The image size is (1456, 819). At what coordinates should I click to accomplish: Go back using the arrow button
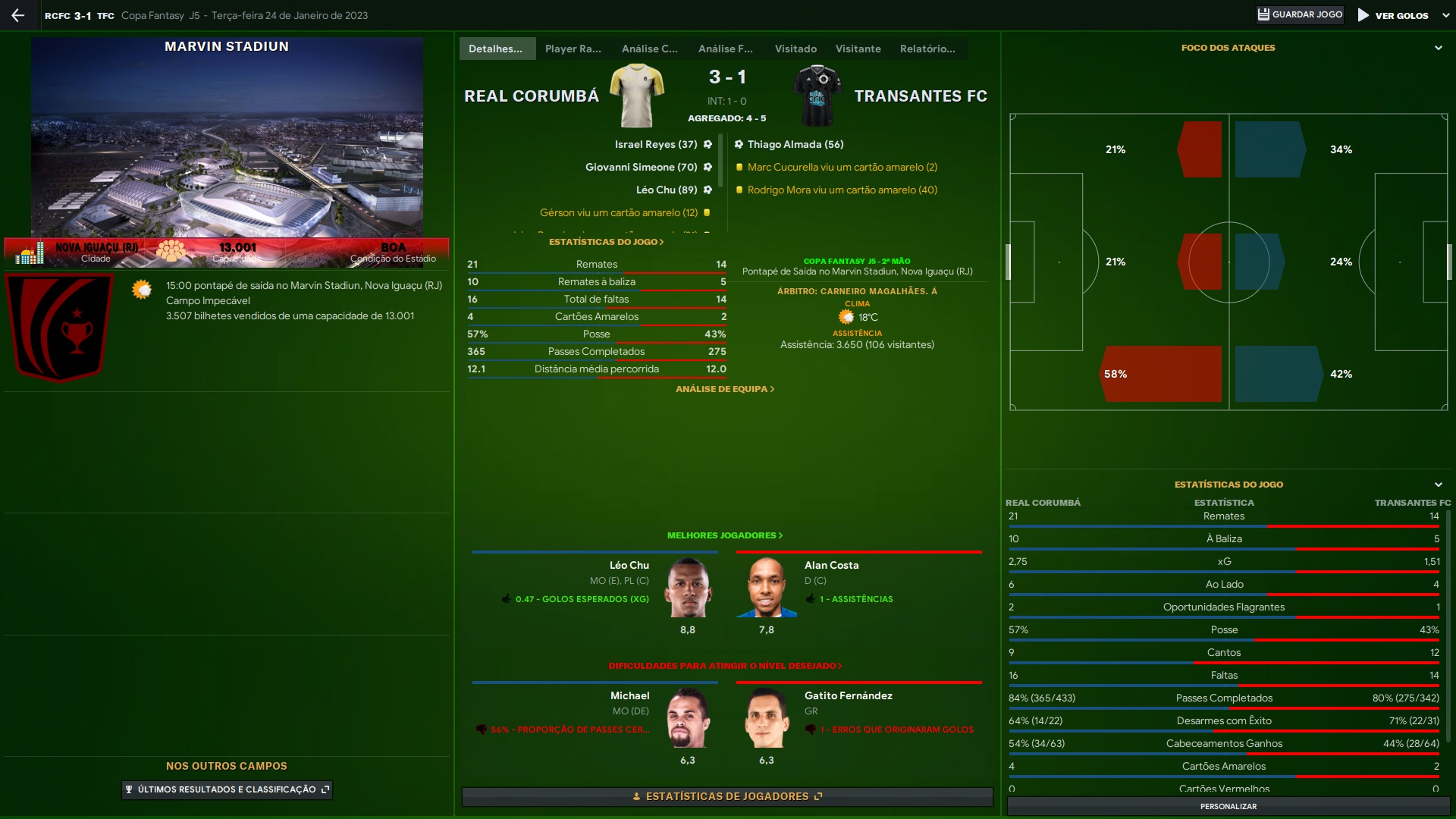(18, 15)
